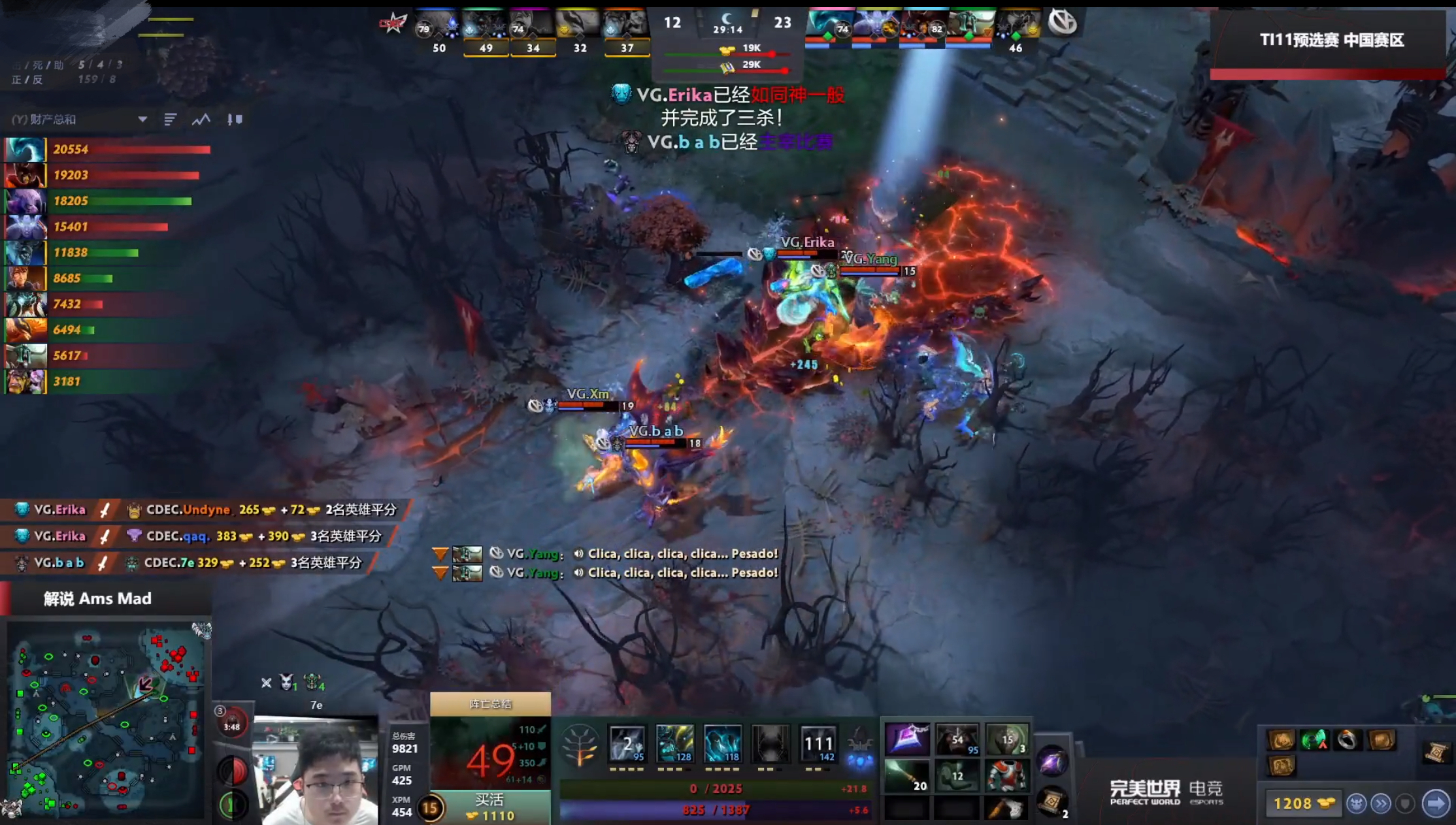The height and width of the screenshot is (825, 1456).
Task: Expand the second orange chat wheel marker
Action: [439, 572]
